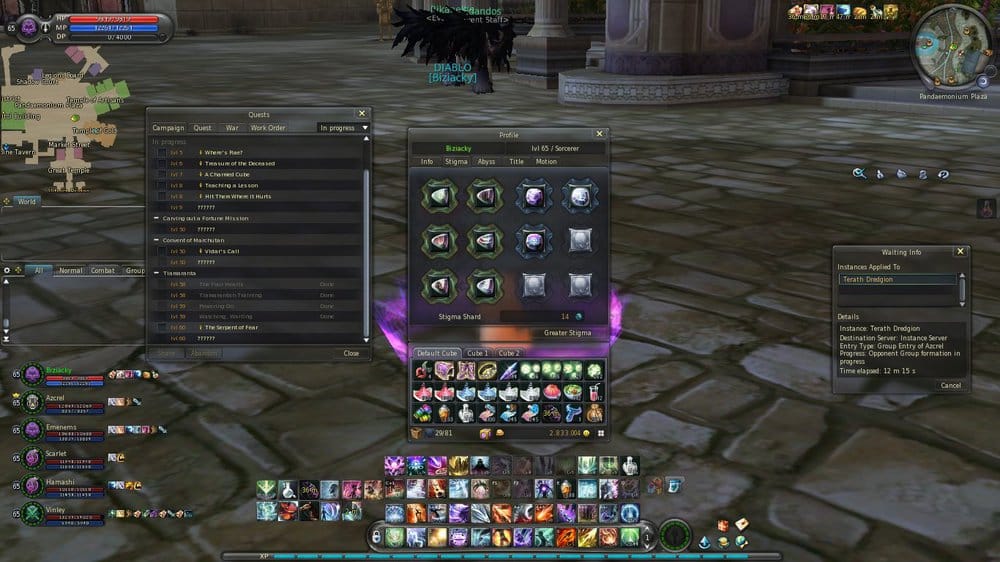Open the Cube 1 inventory tab

coord(478,353)
